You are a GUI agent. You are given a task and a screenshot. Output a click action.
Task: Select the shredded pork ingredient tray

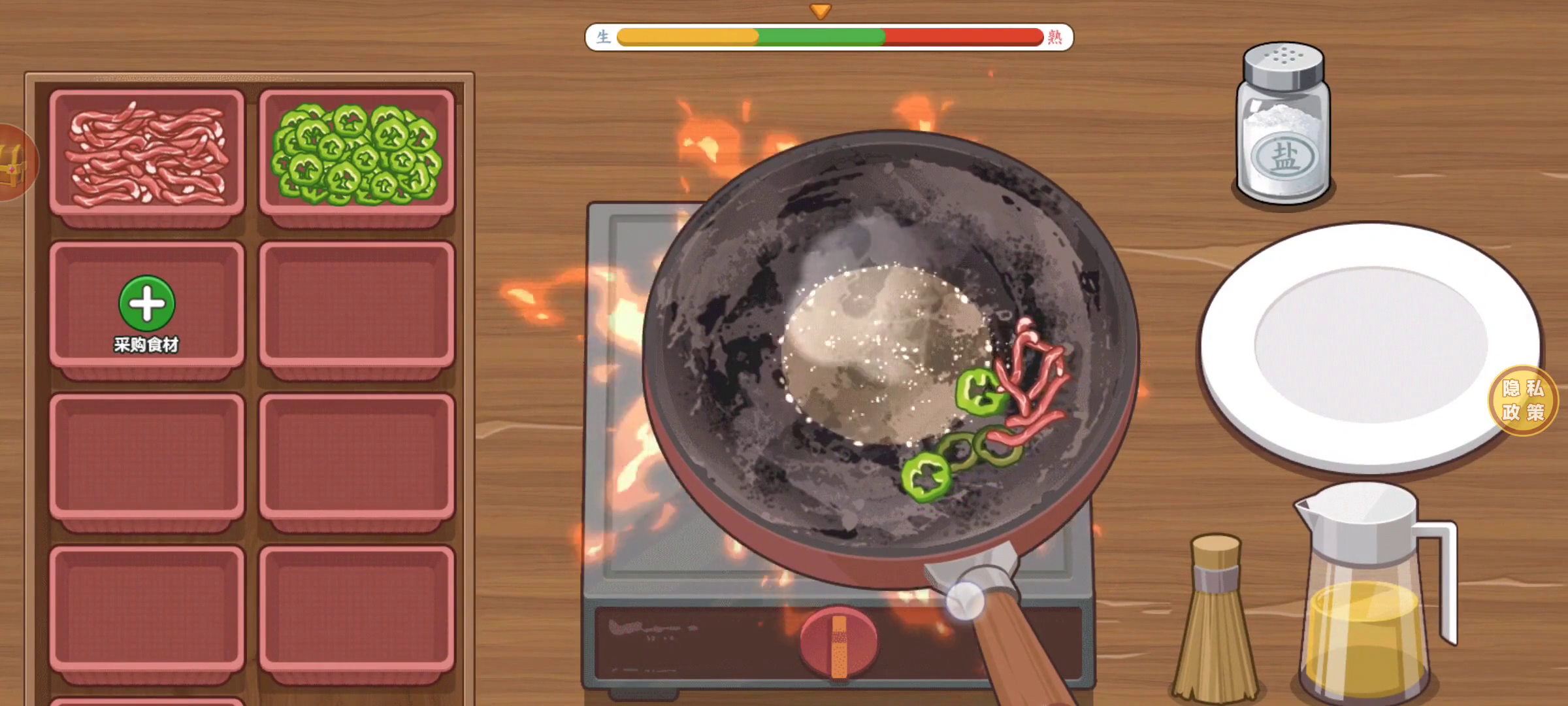tap(147, 156)
